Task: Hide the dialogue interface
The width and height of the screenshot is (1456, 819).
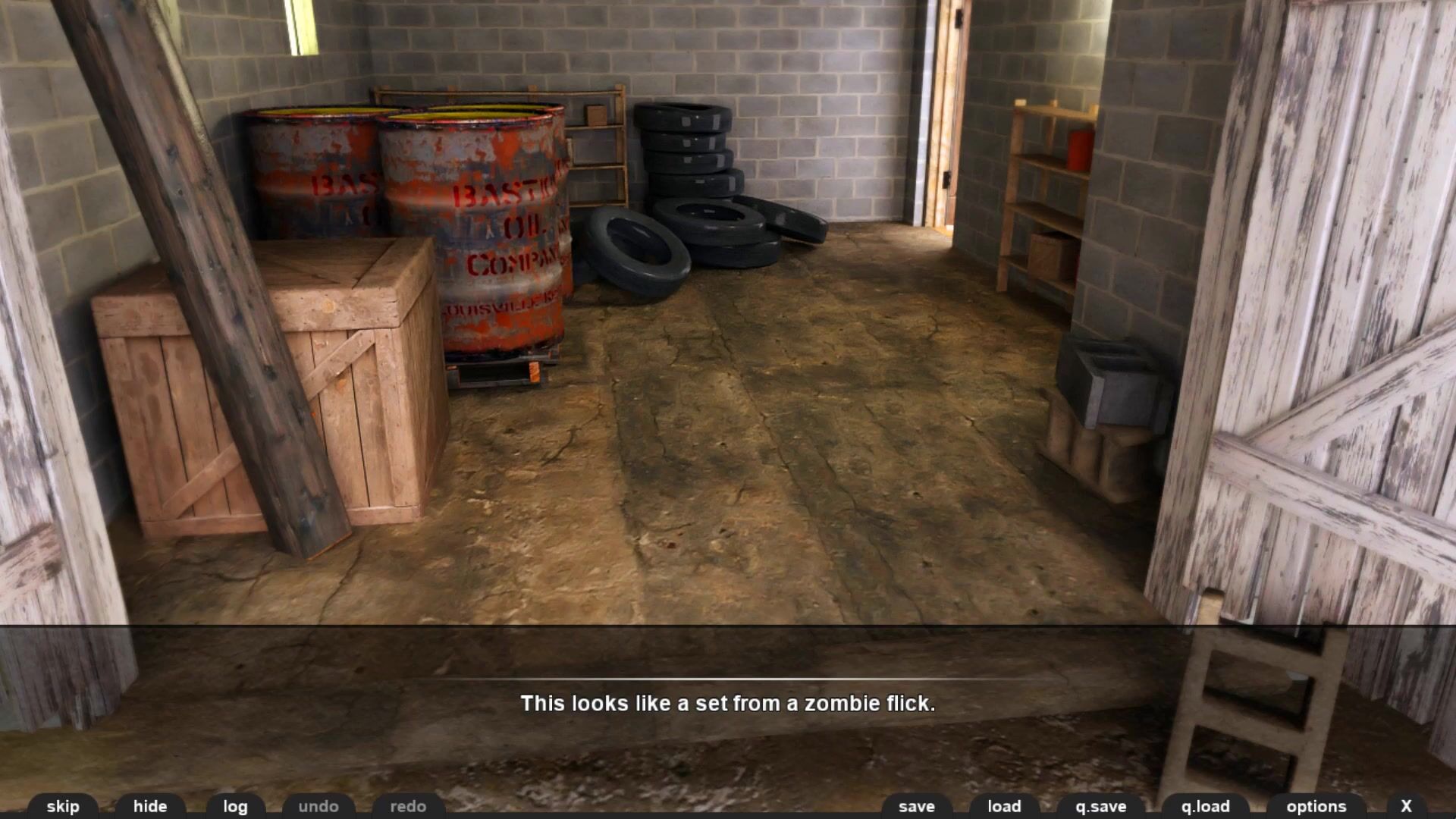Action: point(150,806)
